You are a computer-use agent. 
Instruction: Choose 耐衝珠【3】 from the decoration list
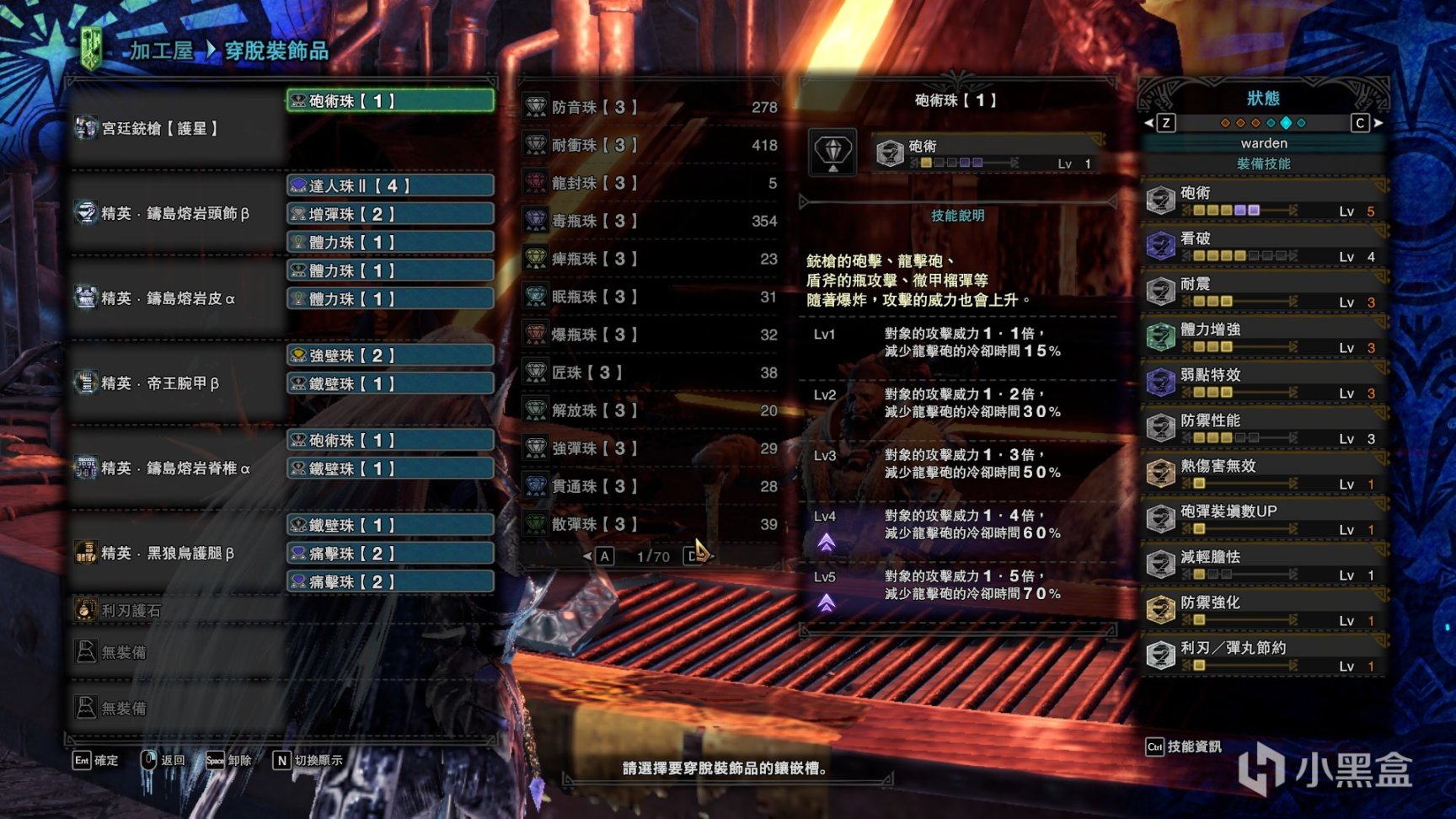click(650, 145)
